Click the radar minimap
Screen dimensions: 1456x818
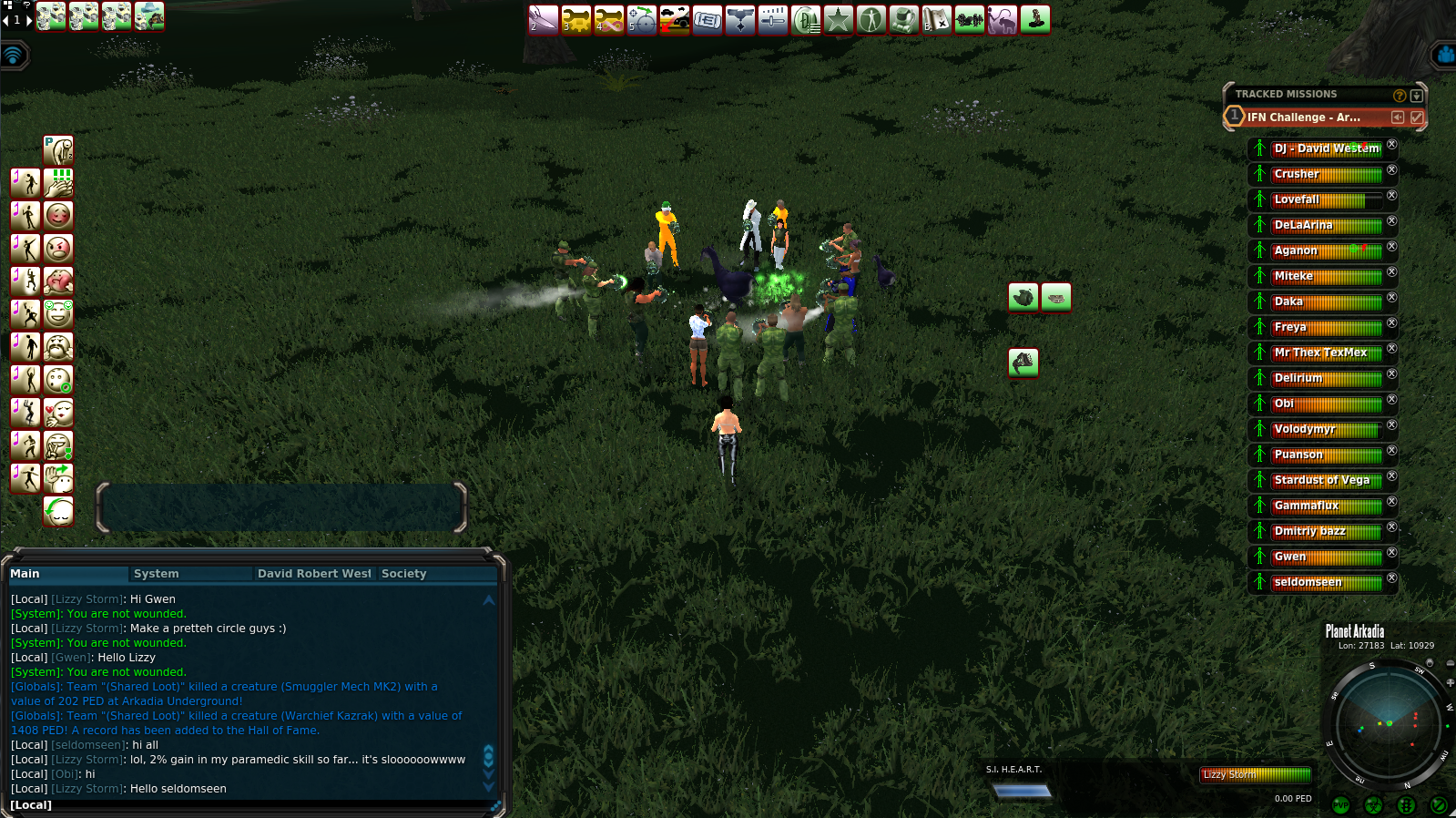tap(1388, 724)
